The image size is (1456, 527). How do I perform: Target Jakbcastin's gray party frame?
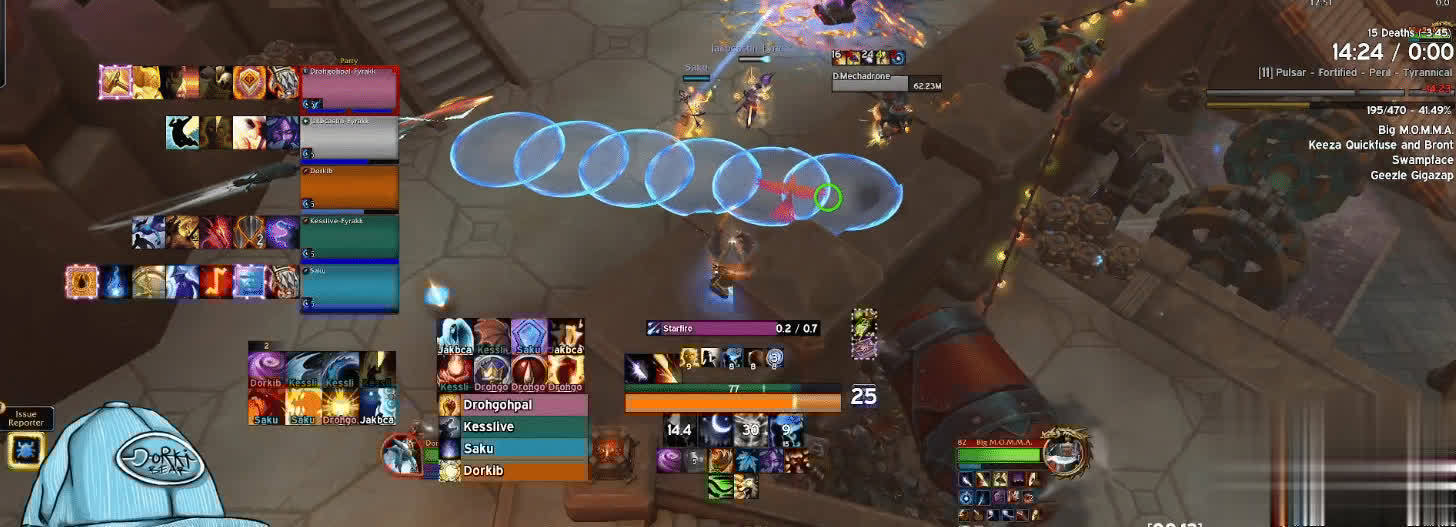pyautogui.click(x=349, y=138)
